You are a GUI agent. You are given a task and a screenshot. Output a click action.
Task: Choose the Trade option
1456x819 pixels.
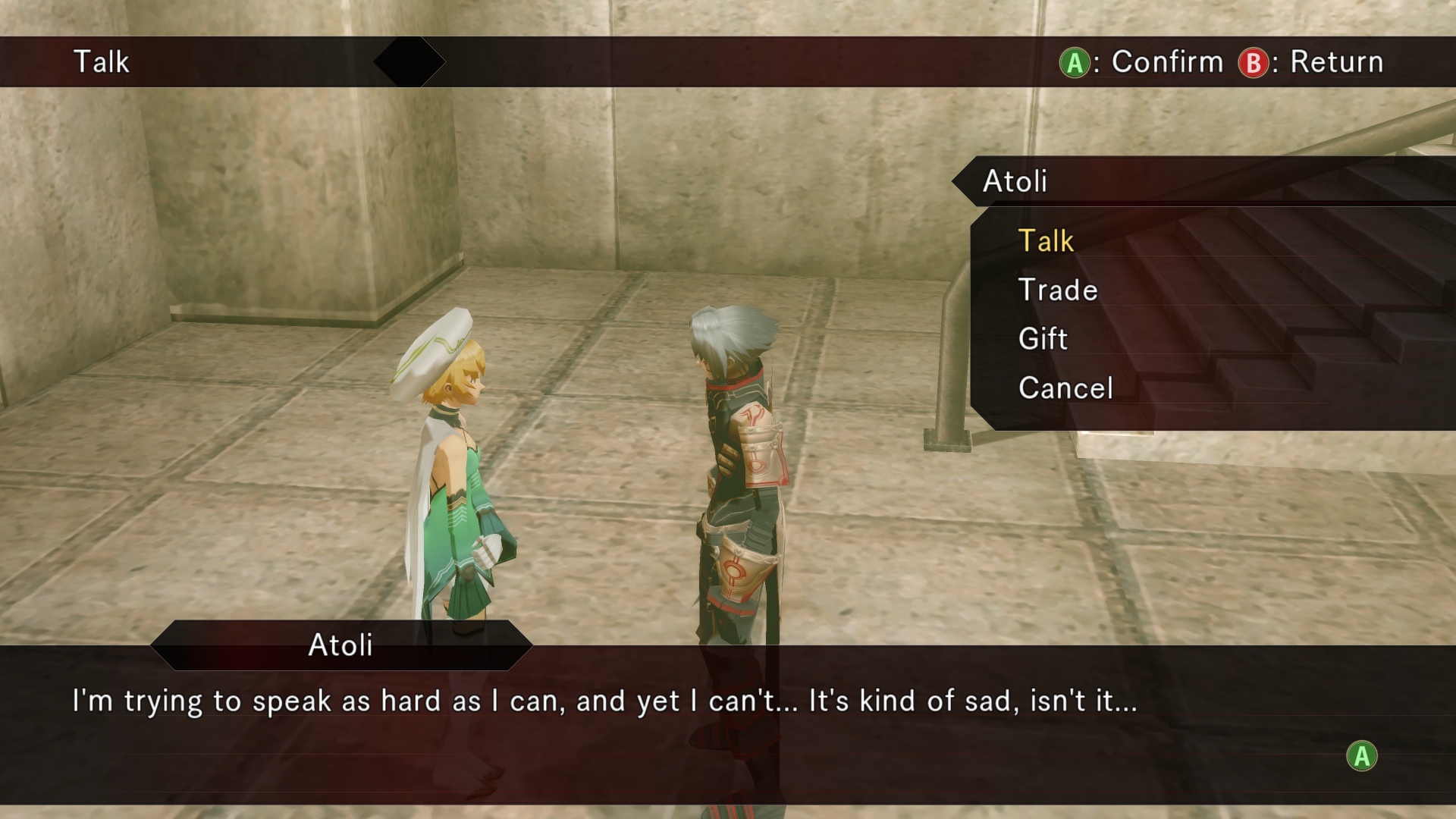1058,290
